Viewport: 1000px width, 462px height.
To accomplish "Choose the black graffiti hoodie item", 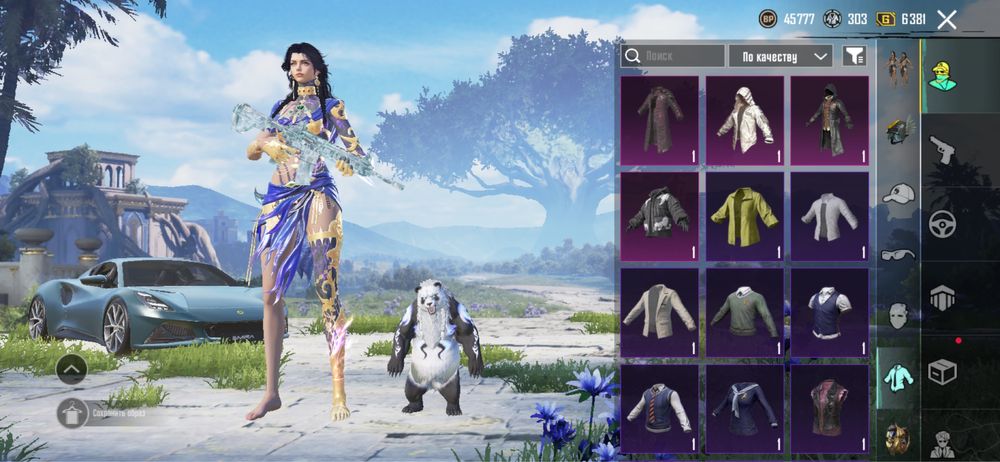I will pyautogui.click(x=659, y=216).
